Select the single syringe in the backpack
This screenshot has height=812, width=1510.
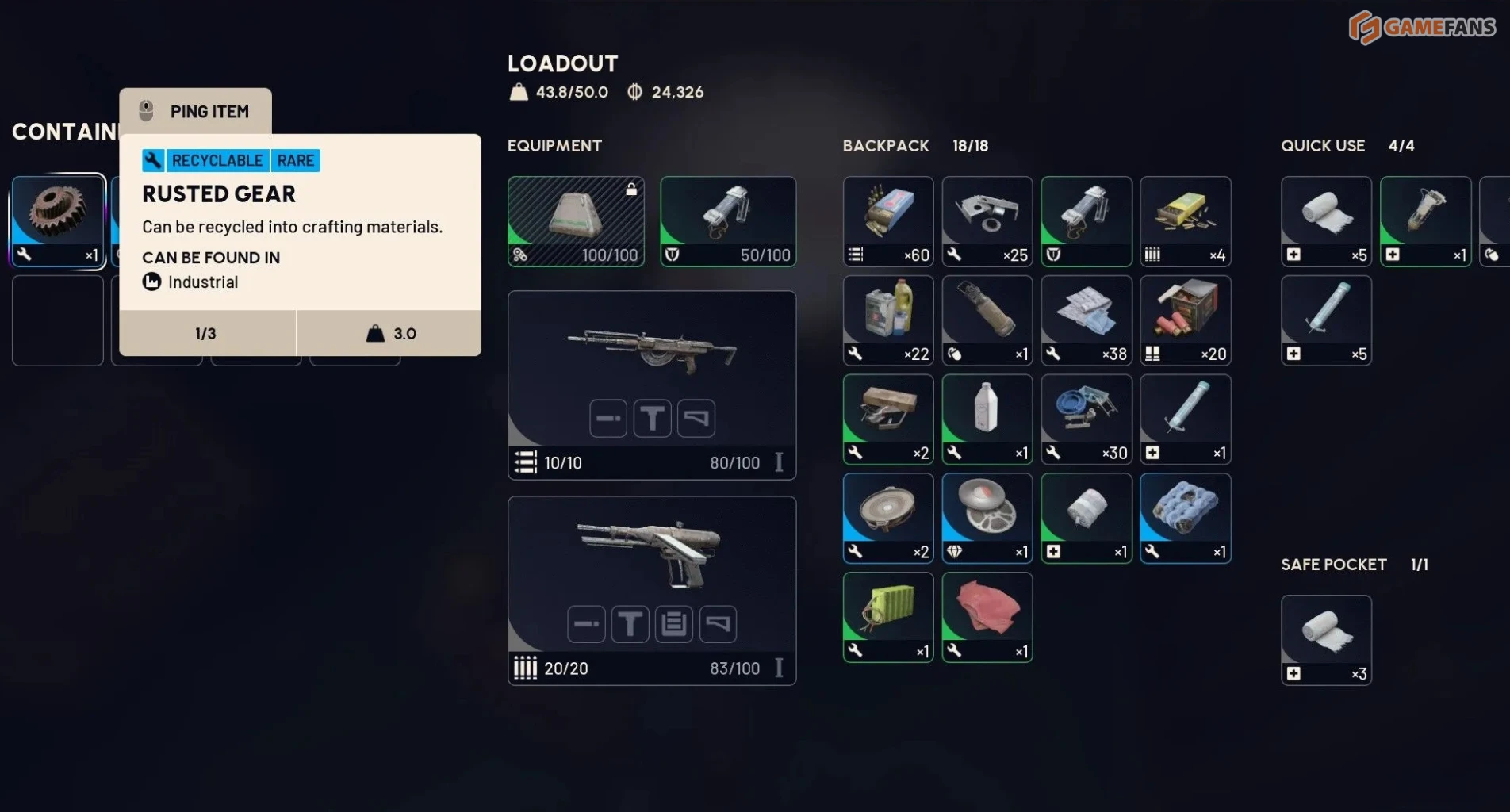[1186, 419]
